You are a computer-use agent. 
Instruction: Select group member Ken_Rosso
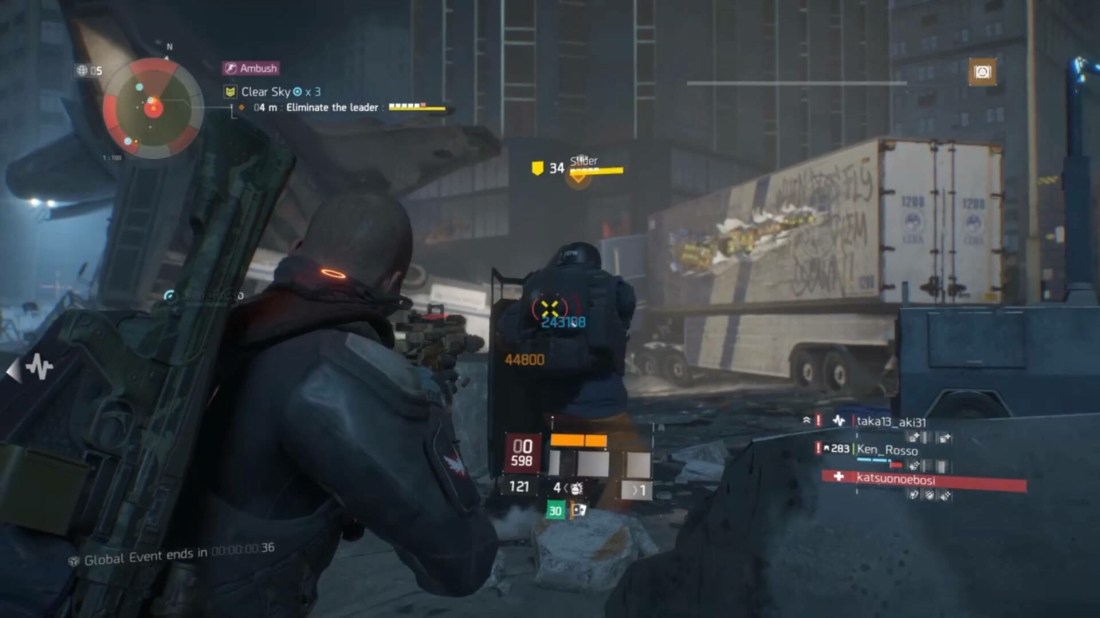click(x=887, y=450)
